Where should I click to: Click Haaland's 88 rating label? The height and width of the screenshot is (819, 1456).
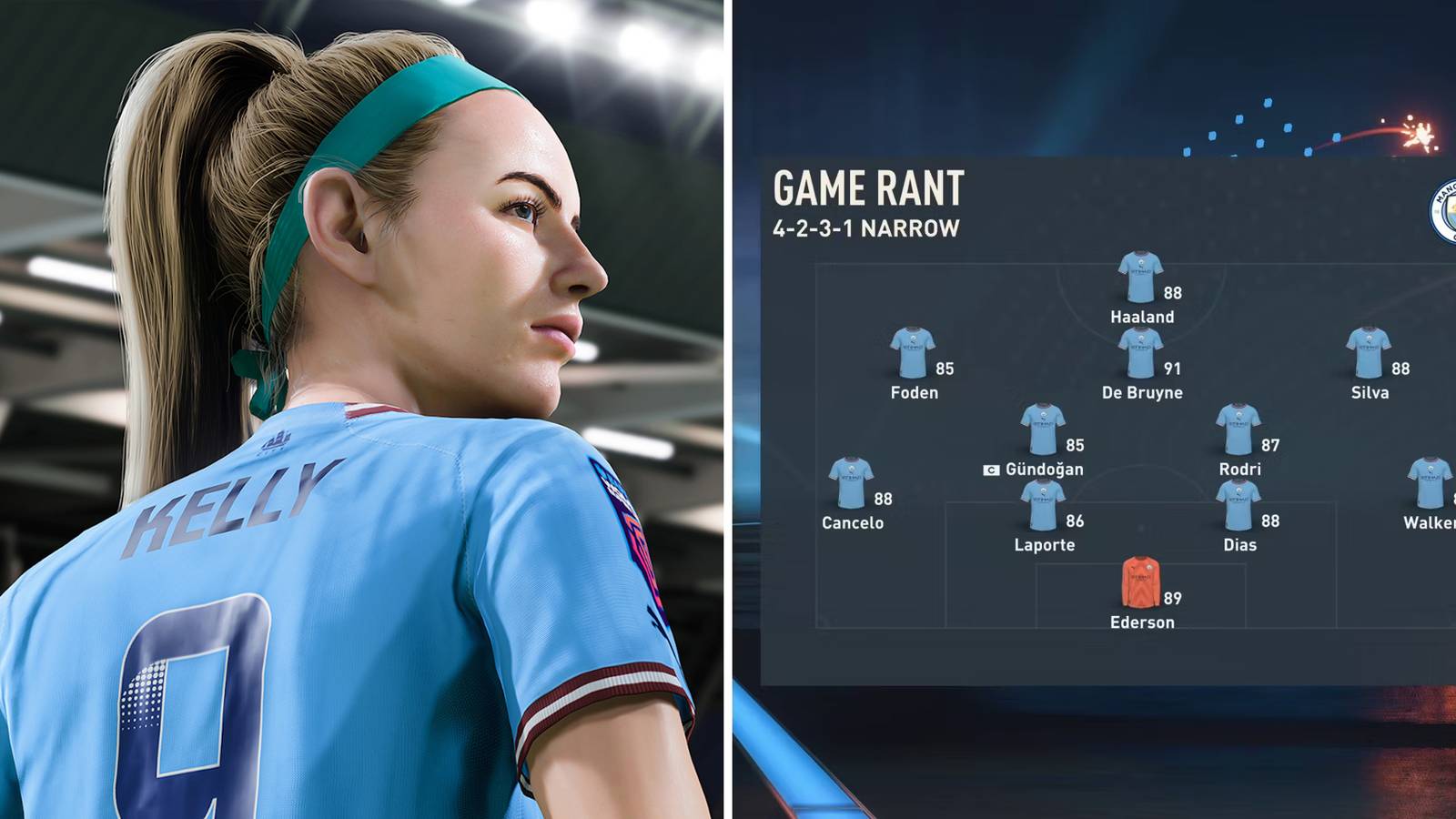(1172, 294)
